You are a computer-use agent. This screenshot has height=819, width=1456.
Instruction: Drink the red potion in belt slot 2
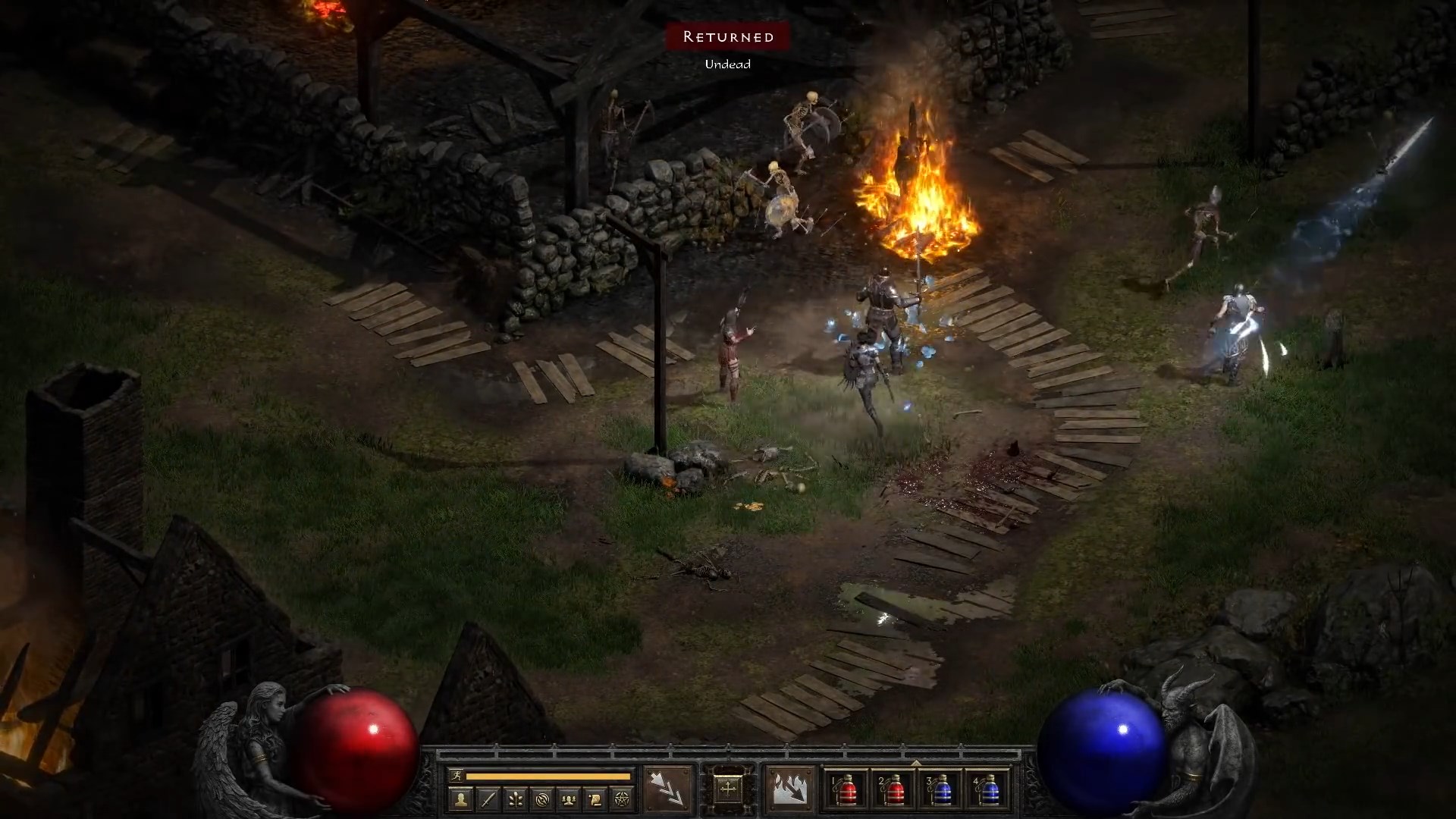tap(895, 791)
